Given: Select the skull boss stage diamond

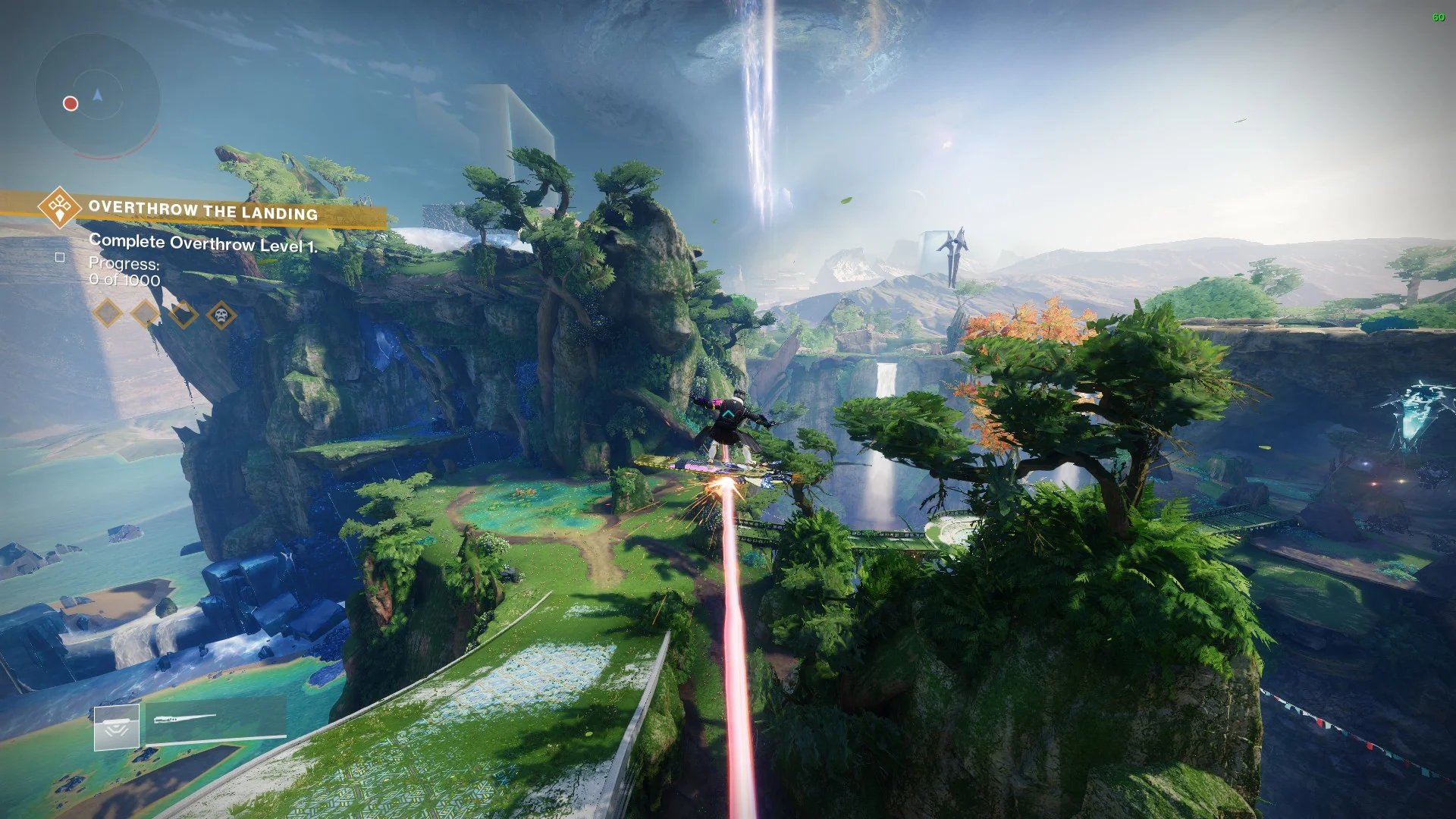Looking at the screenshot, I should 221,315.
